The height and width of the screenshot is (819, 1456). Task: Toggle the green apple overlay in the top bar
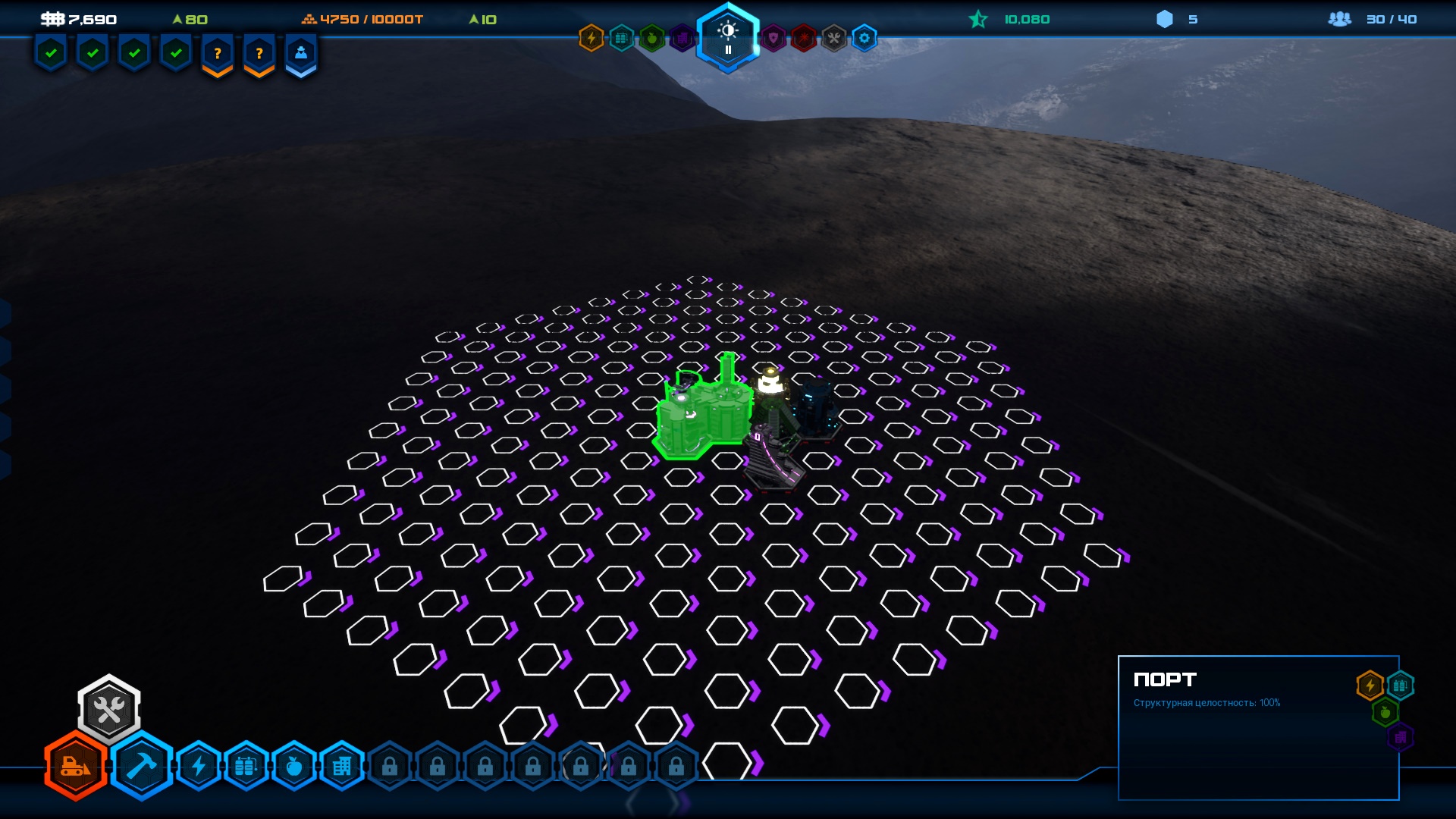point(651,38)
